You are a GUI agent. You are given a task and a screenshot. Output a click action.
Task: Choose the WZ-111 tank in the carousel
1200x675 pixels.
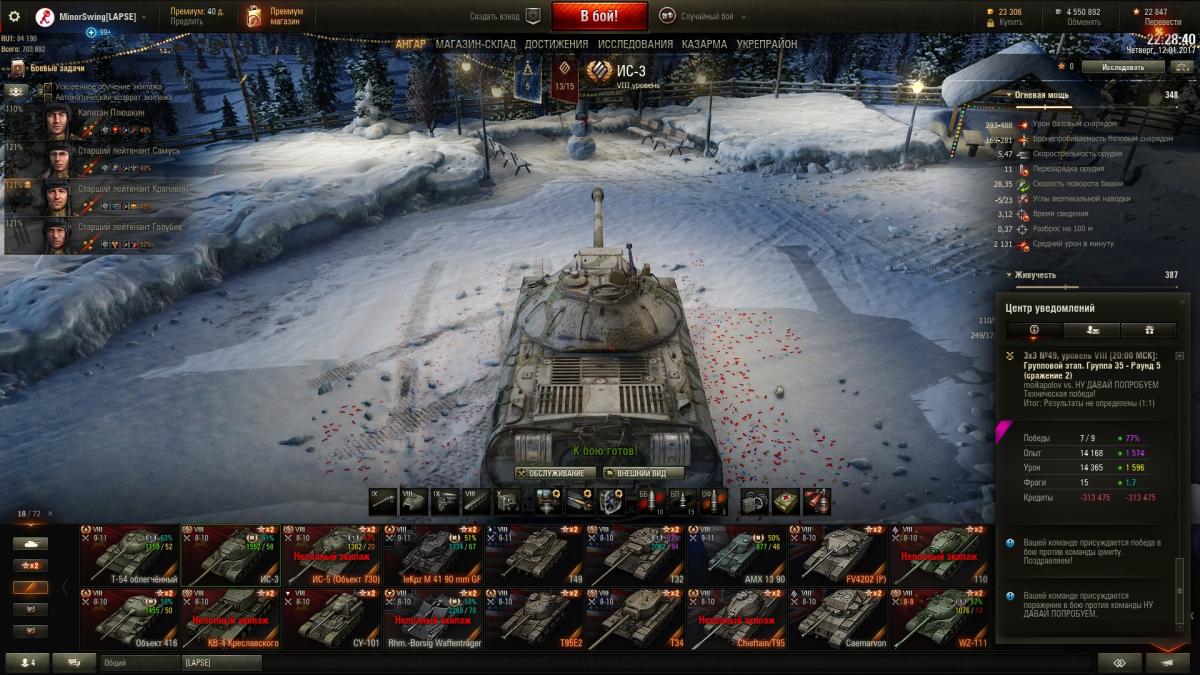(938, 618)
